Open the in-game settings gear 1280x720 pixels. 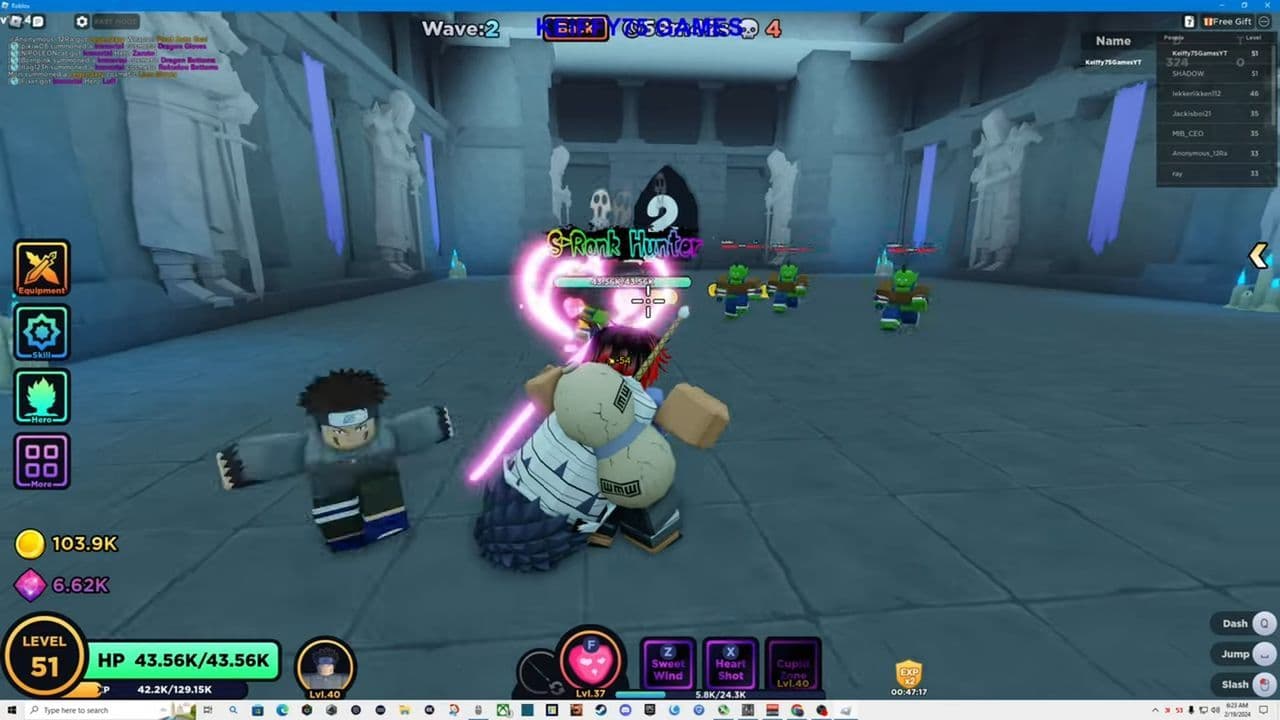pos(82,21)
